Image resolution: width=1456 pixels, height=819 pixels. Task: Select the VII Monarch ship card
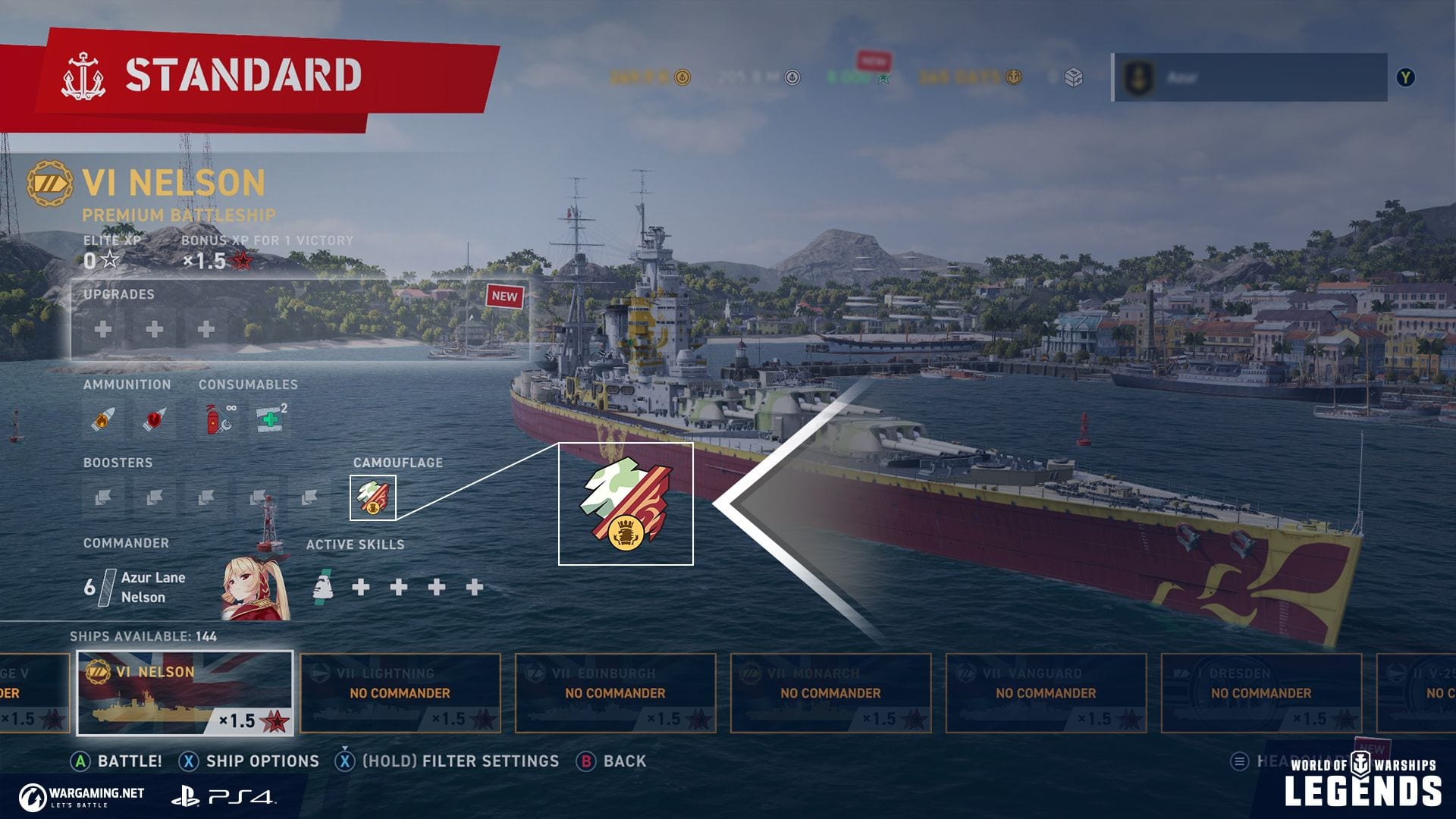[x=830, y=693]
